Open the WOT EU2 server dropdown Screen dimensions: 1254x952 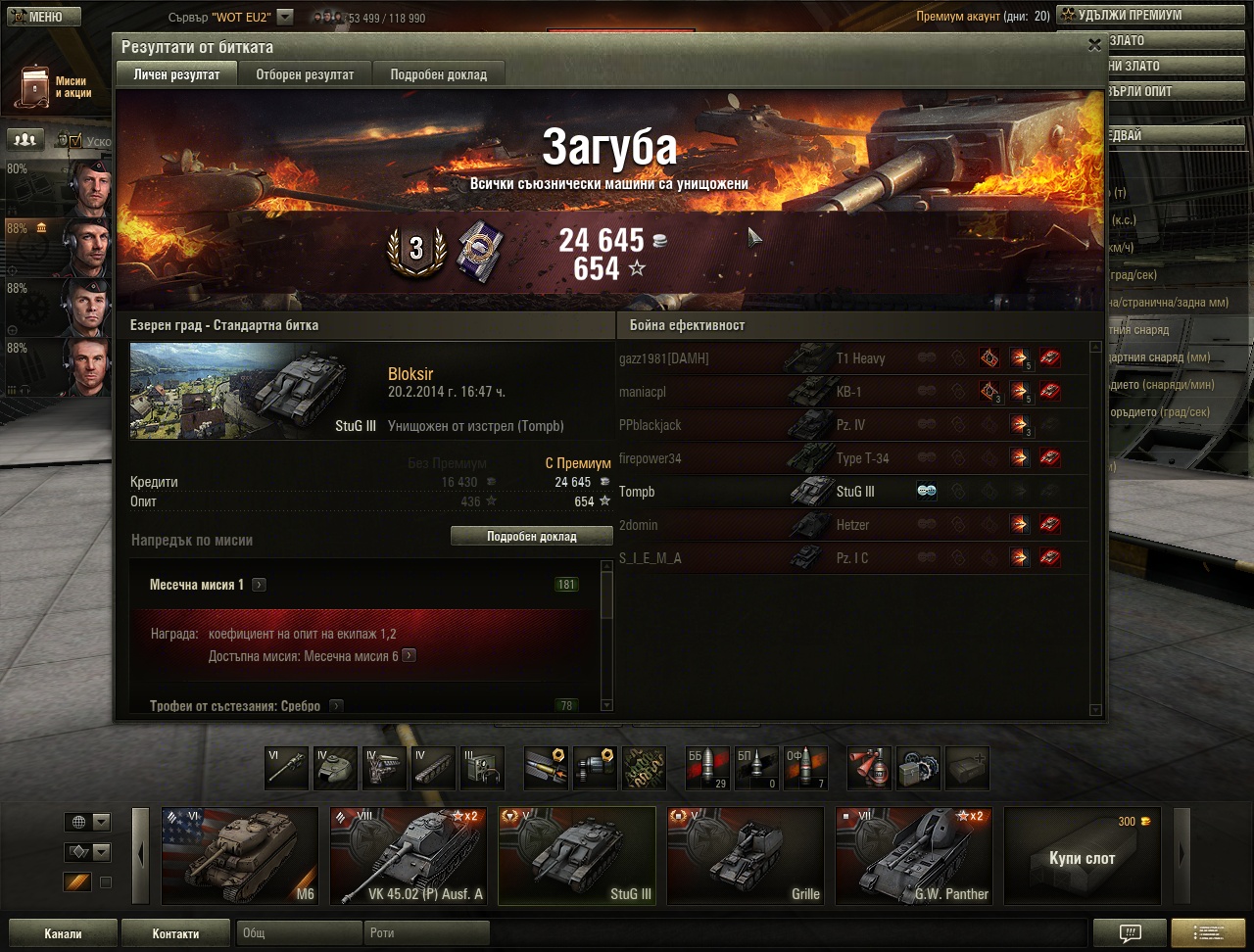pos(285,17)
